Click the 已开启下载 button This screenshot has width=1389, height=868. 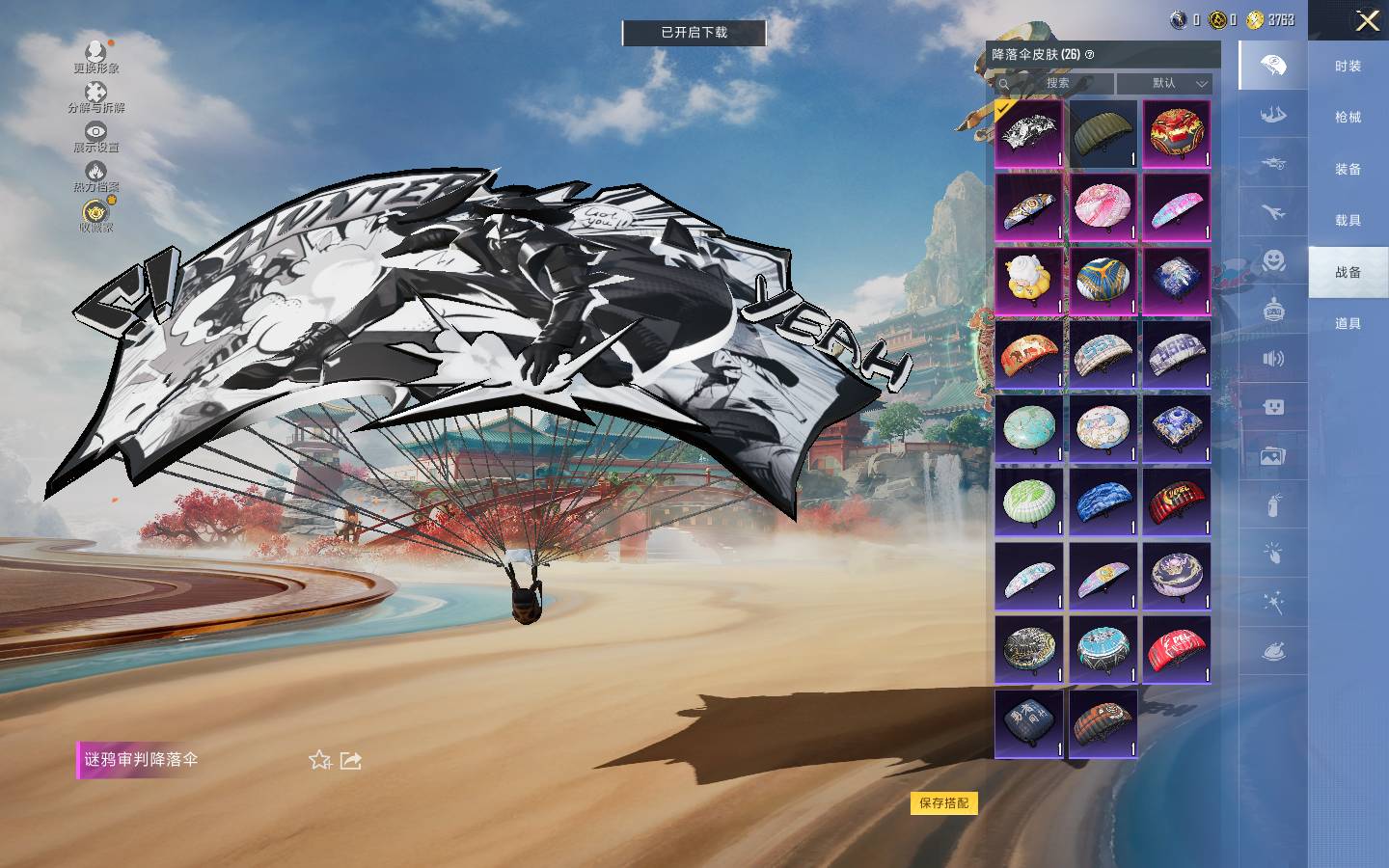point(694,33)
